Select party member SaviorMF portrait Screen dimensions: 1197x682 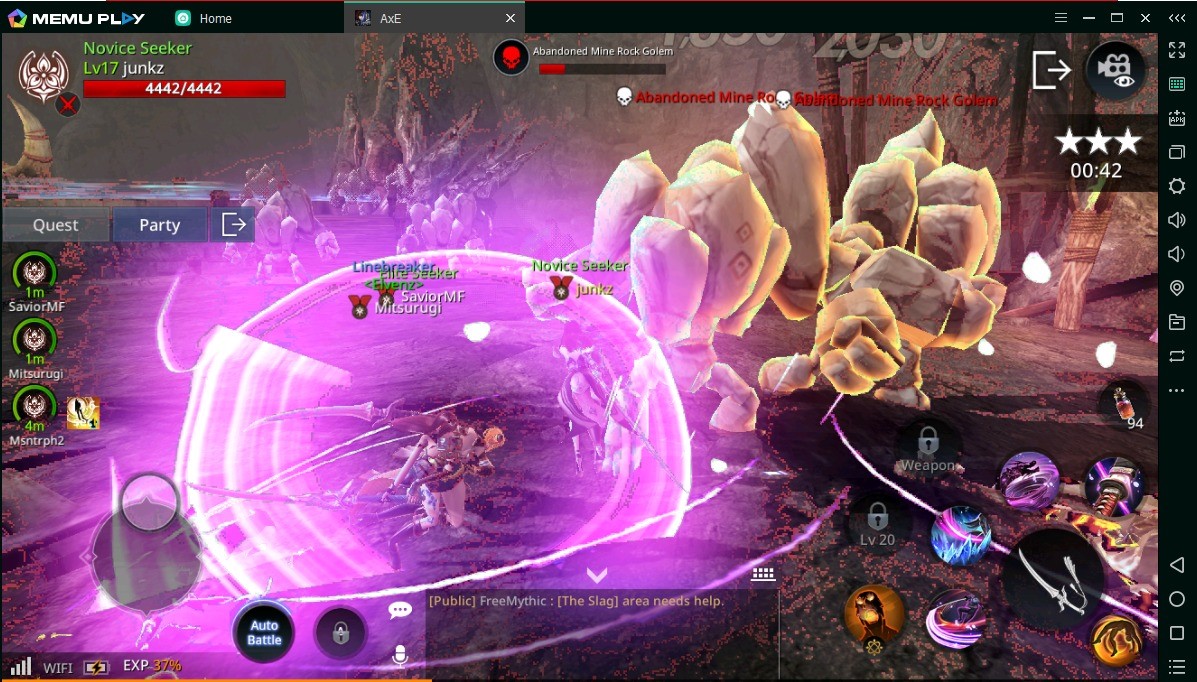[x=35, y=273]
